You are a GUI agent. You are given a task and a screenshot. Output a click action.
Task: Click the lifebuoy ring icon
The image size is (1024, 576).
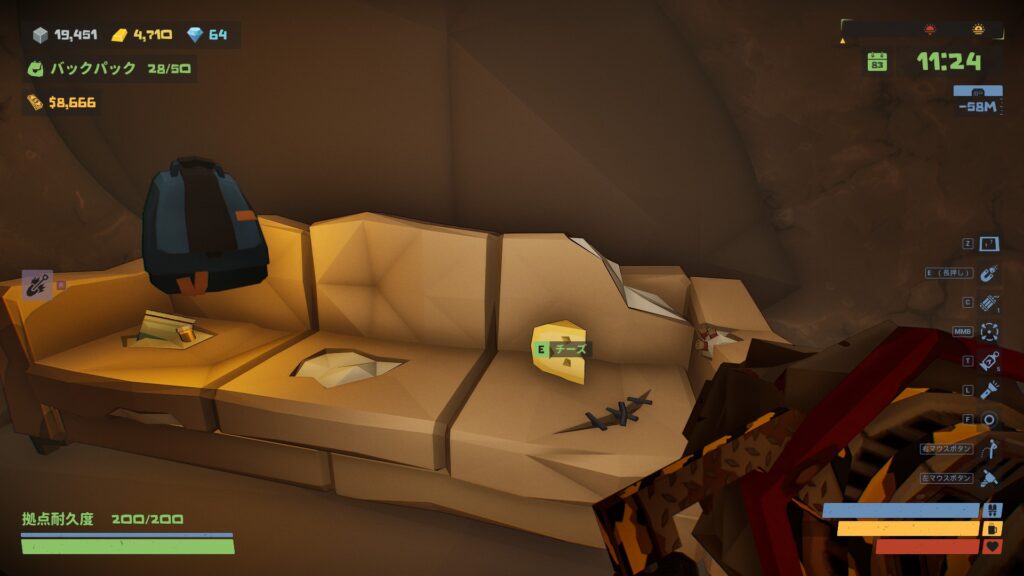[x=989, y=331]
